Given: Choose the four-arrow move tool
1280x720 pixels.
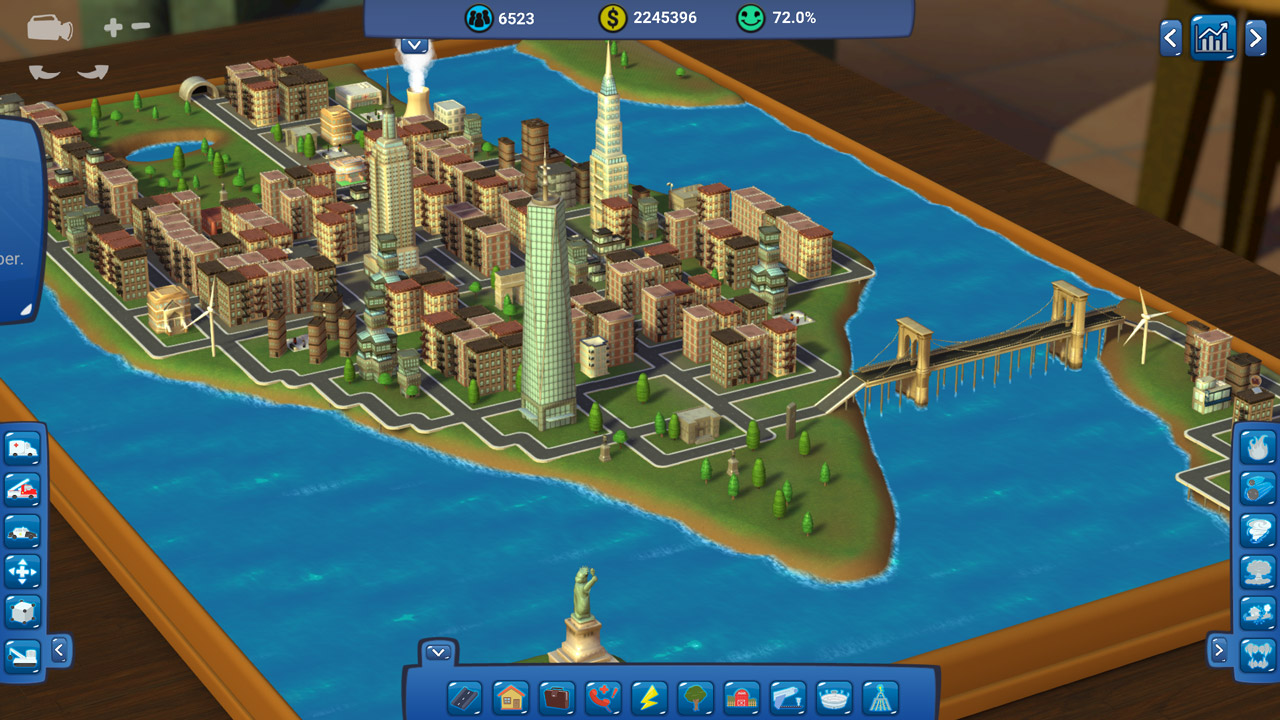Looking at the screenshot, I should click(22, 572).
